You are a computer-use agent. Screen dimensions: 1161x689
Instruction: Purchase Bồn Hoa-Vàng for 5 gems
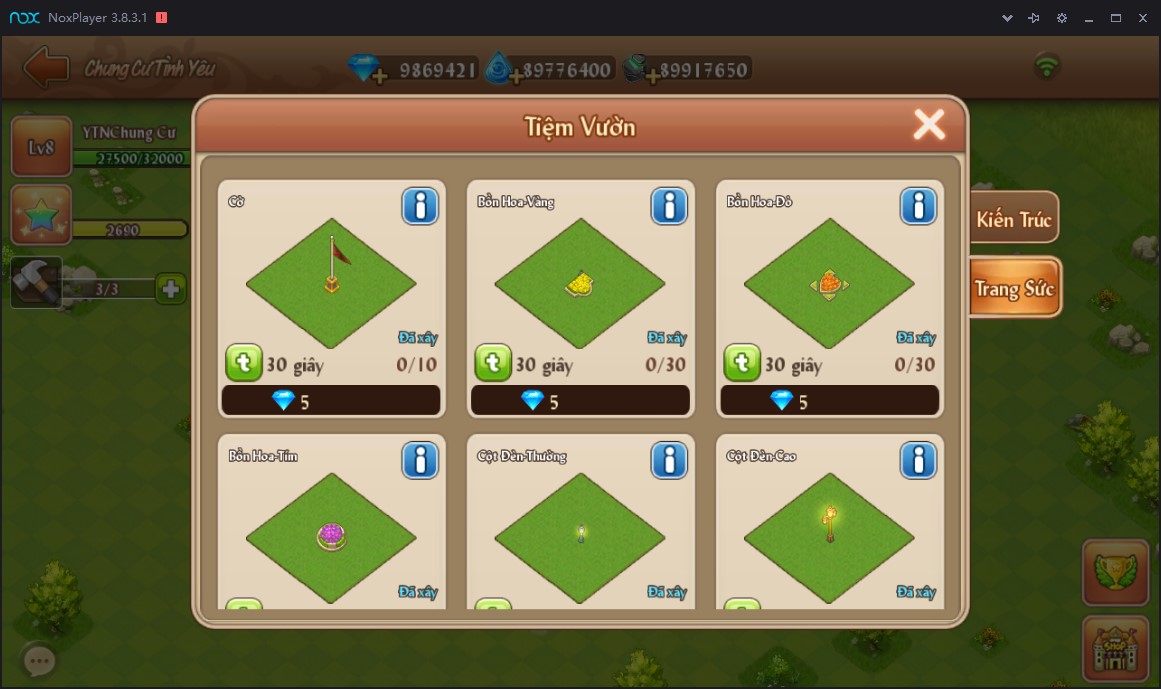tap(580, 401)
